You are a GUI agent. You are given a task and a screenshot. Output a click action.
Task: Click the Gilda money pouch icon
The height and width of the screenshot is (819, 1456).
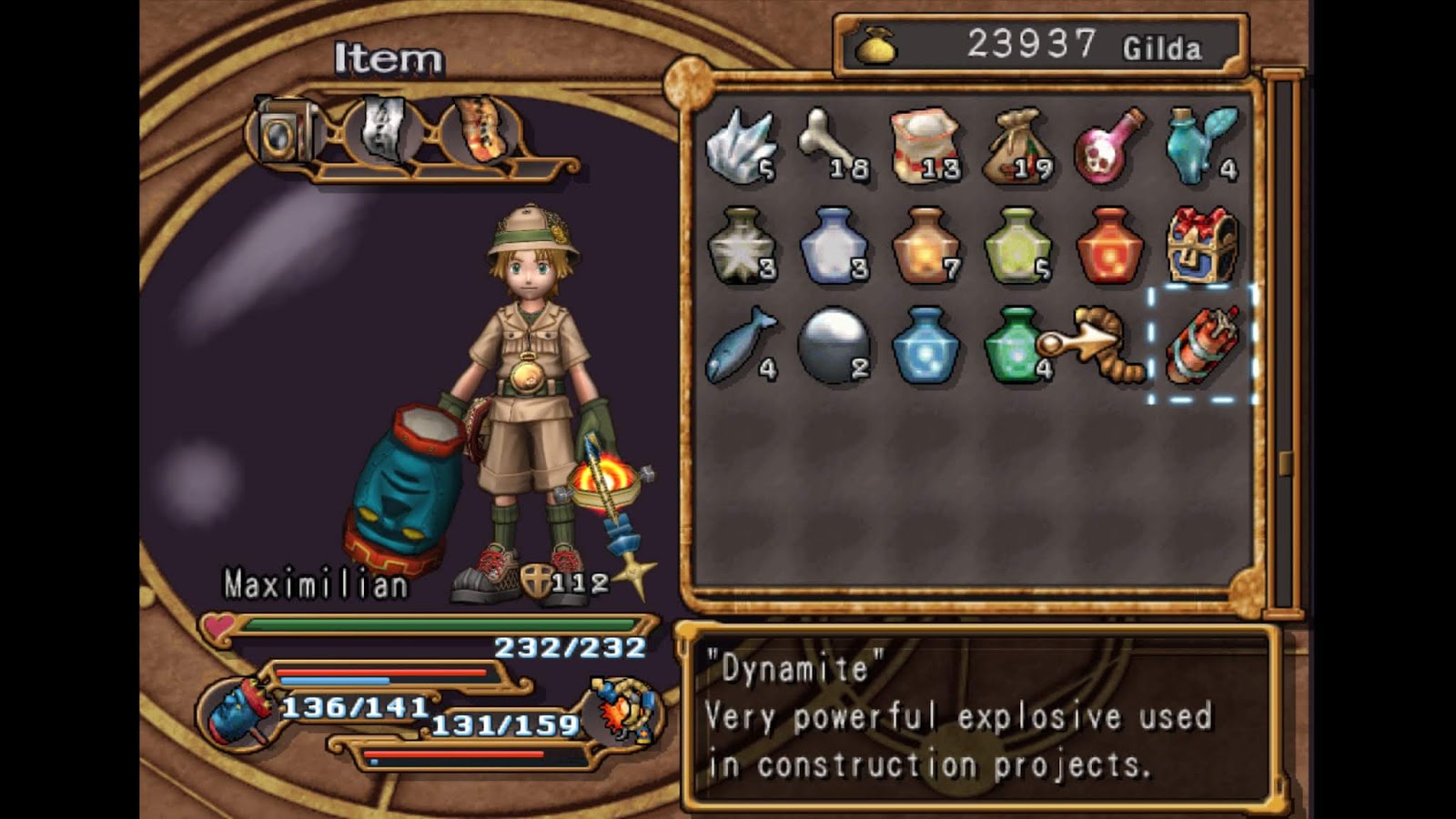pyautogui.click(x=875, y=45)
